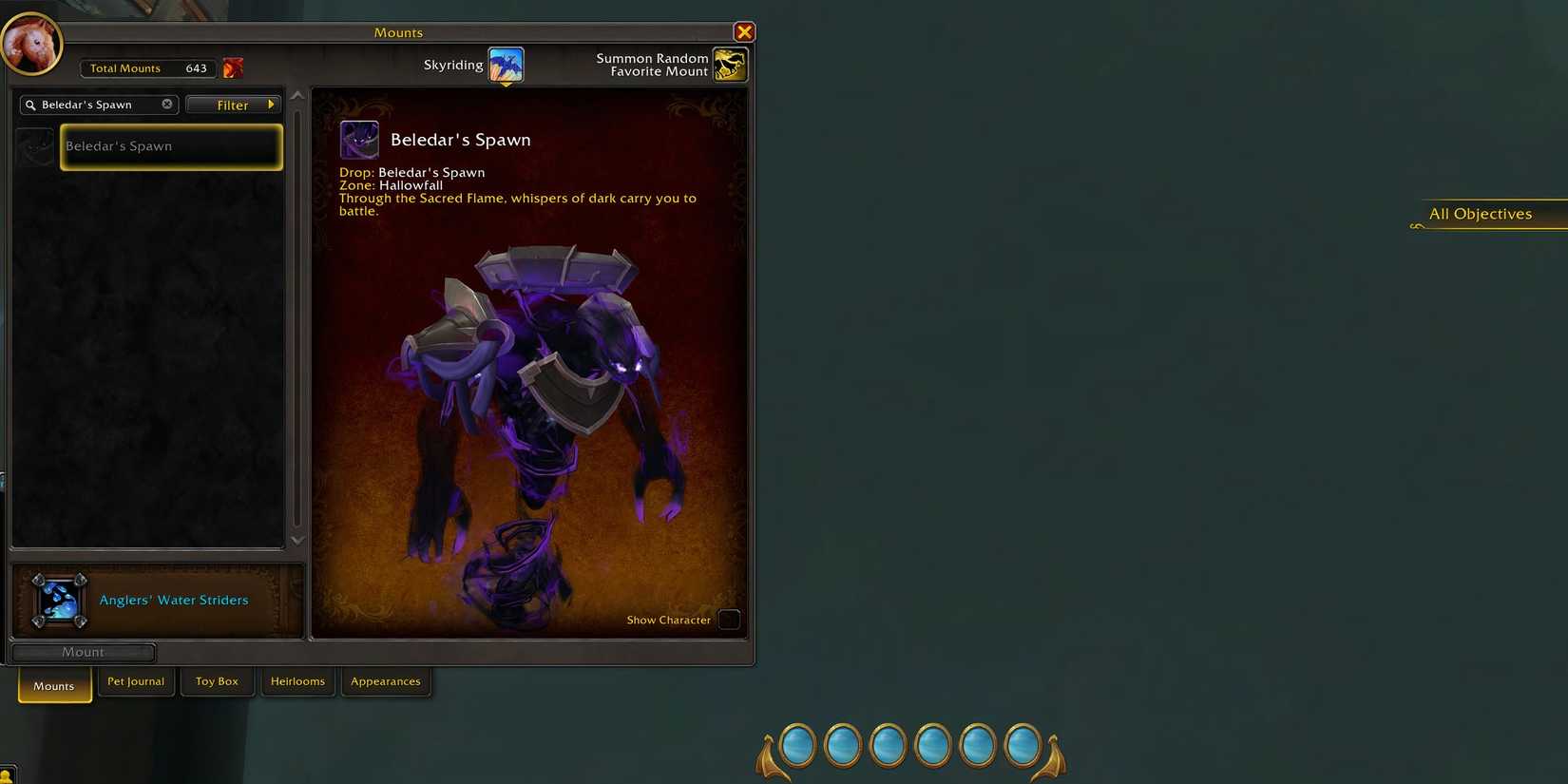Screen dimensions: 1568x784
Task: Click the Skyriding ability icon
Action: (505, 64)
